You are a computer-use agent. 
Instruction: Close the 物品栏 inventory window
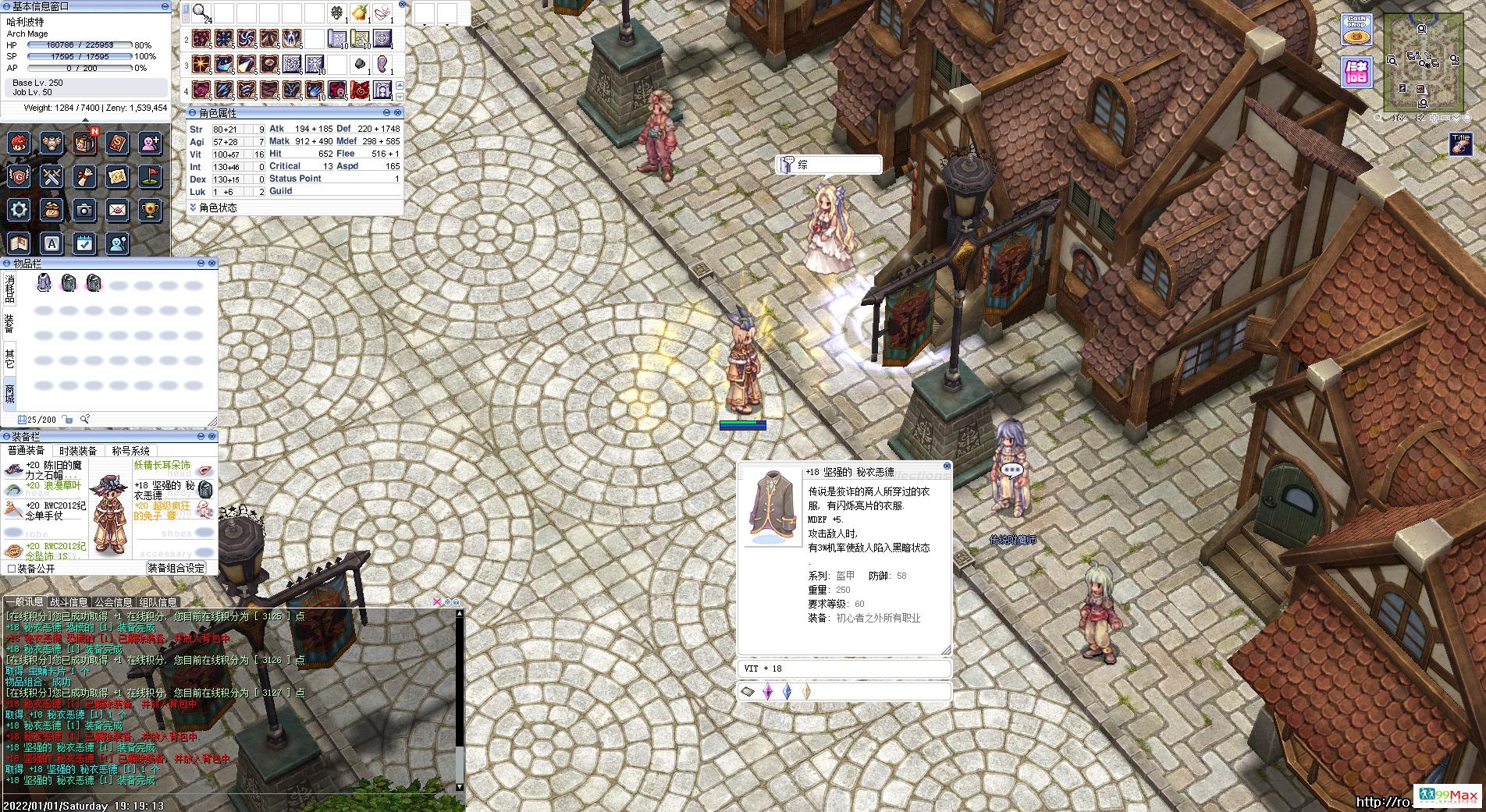pyautogui.click(x=212, y=264)
